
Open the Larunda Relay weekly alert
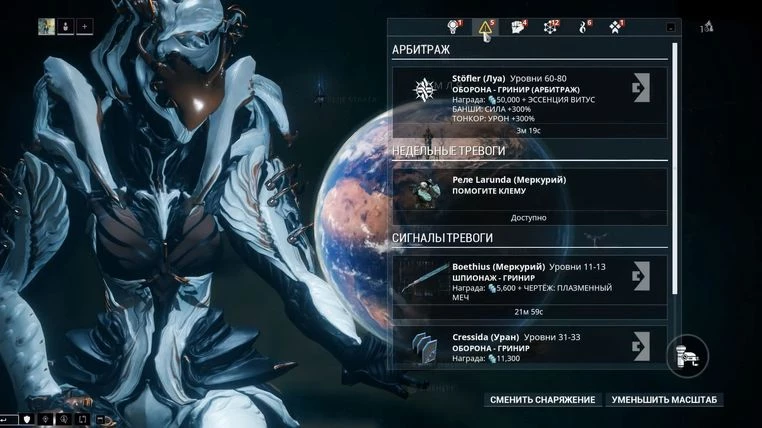pyautogui.click(x=529, y=188)
